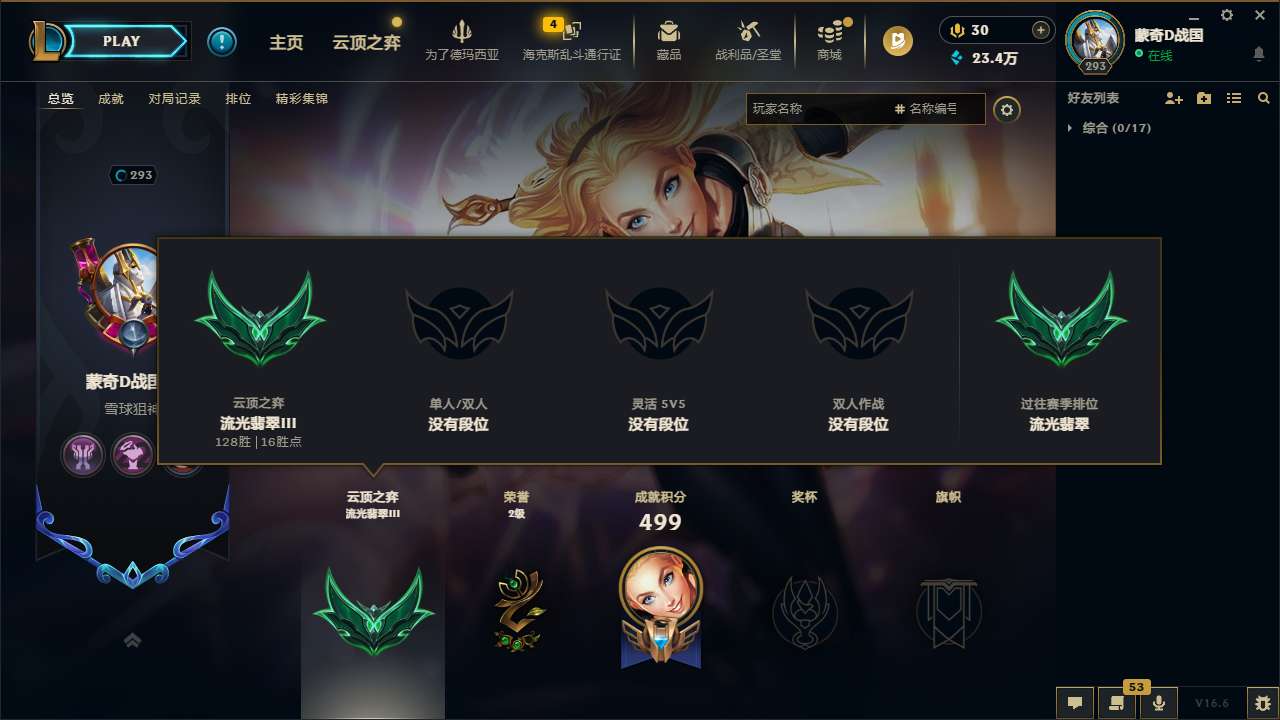1280x720 pixels.
Task: Expand the 综合 (0/17) friend group
Action: click(x=1110, y=128)
